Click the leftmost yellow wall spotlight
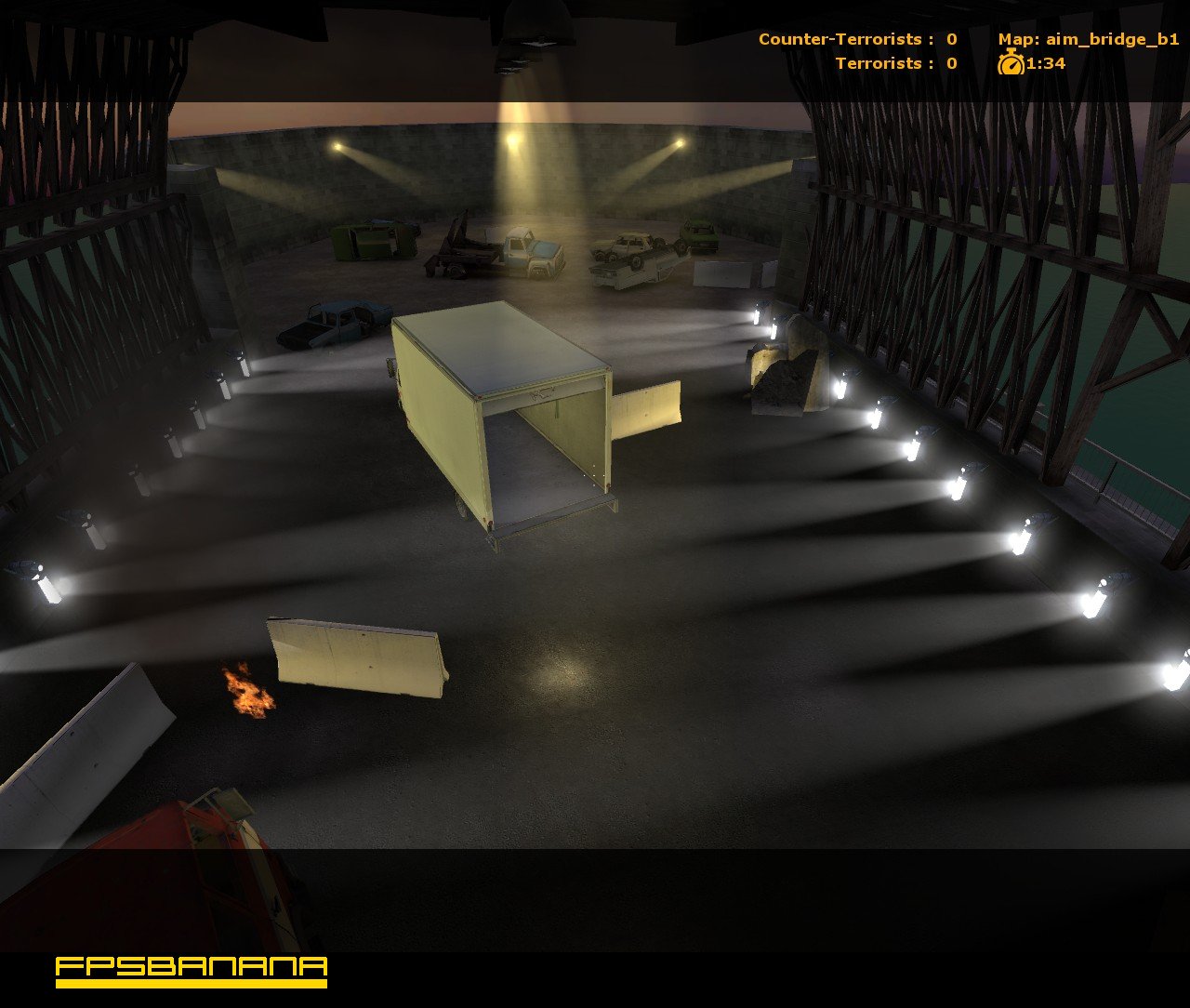 [x=337, y=145]
